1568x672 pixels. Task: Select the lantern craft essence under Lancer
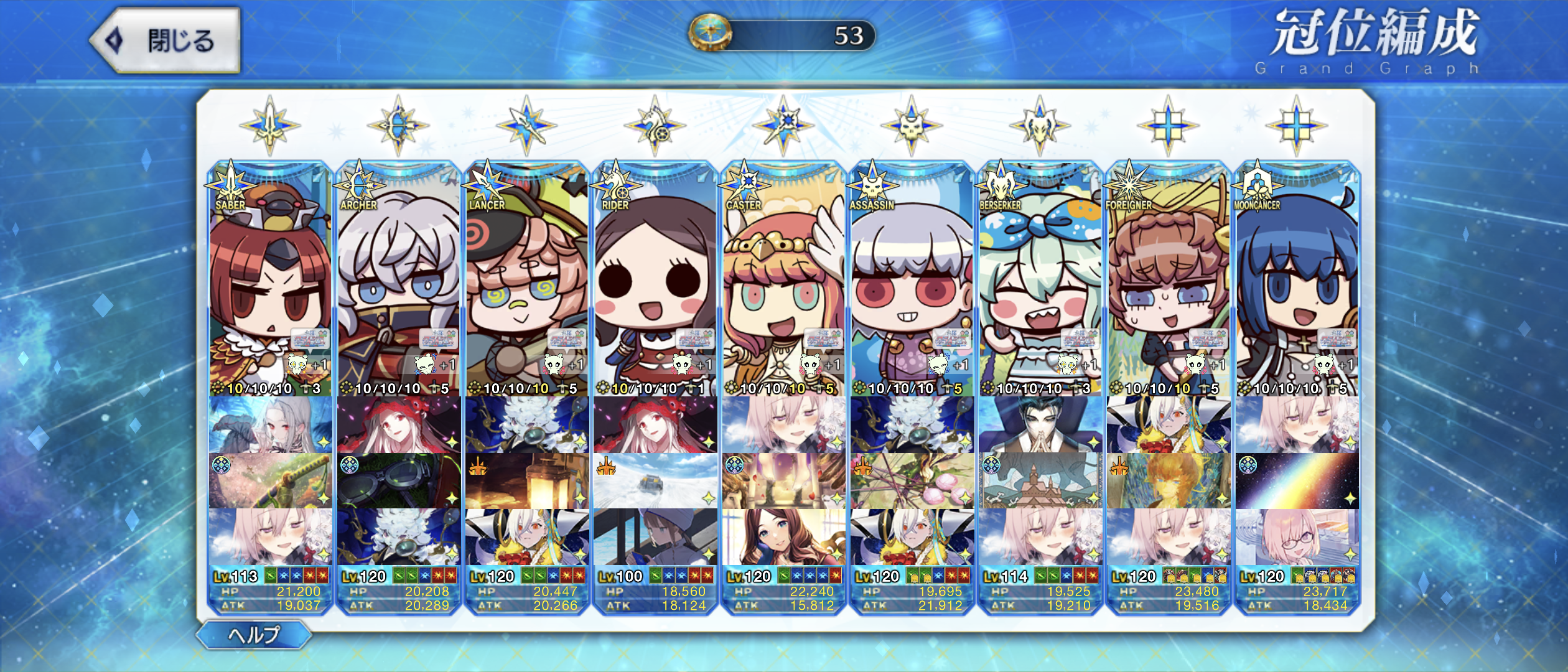(x=526, y=481)
